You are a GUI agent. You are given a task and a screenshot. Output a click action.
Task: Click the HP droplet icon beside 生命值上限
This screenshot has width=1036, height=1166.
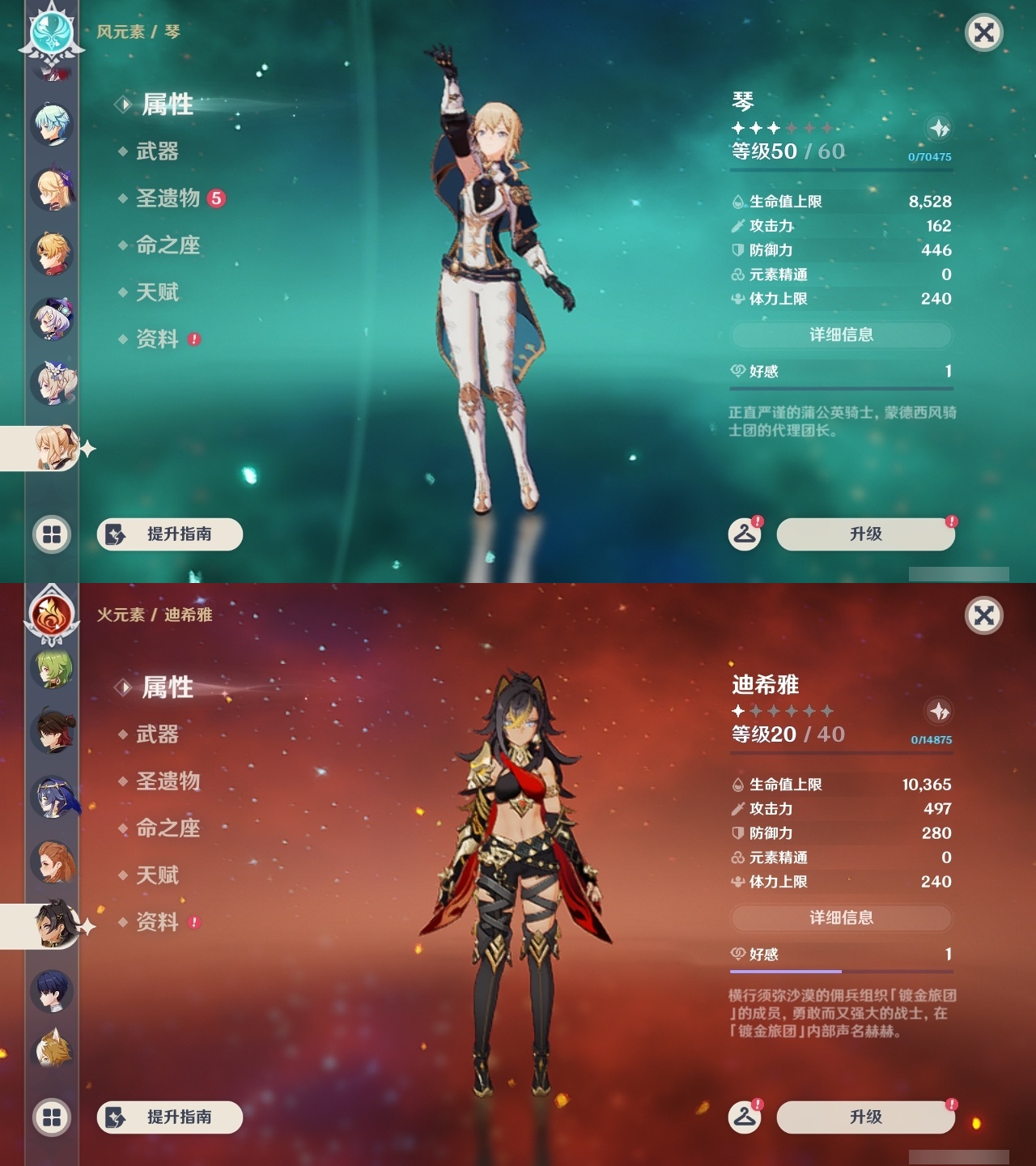[x=737, y=202]
